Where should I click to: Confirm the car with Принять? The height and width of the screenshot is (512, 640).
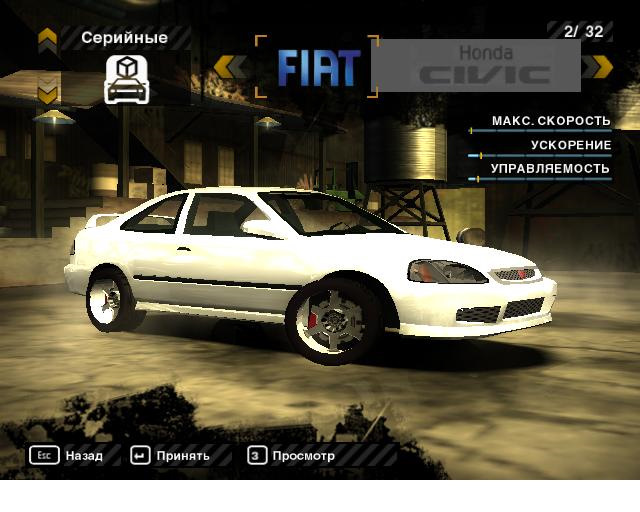(170, 456)
